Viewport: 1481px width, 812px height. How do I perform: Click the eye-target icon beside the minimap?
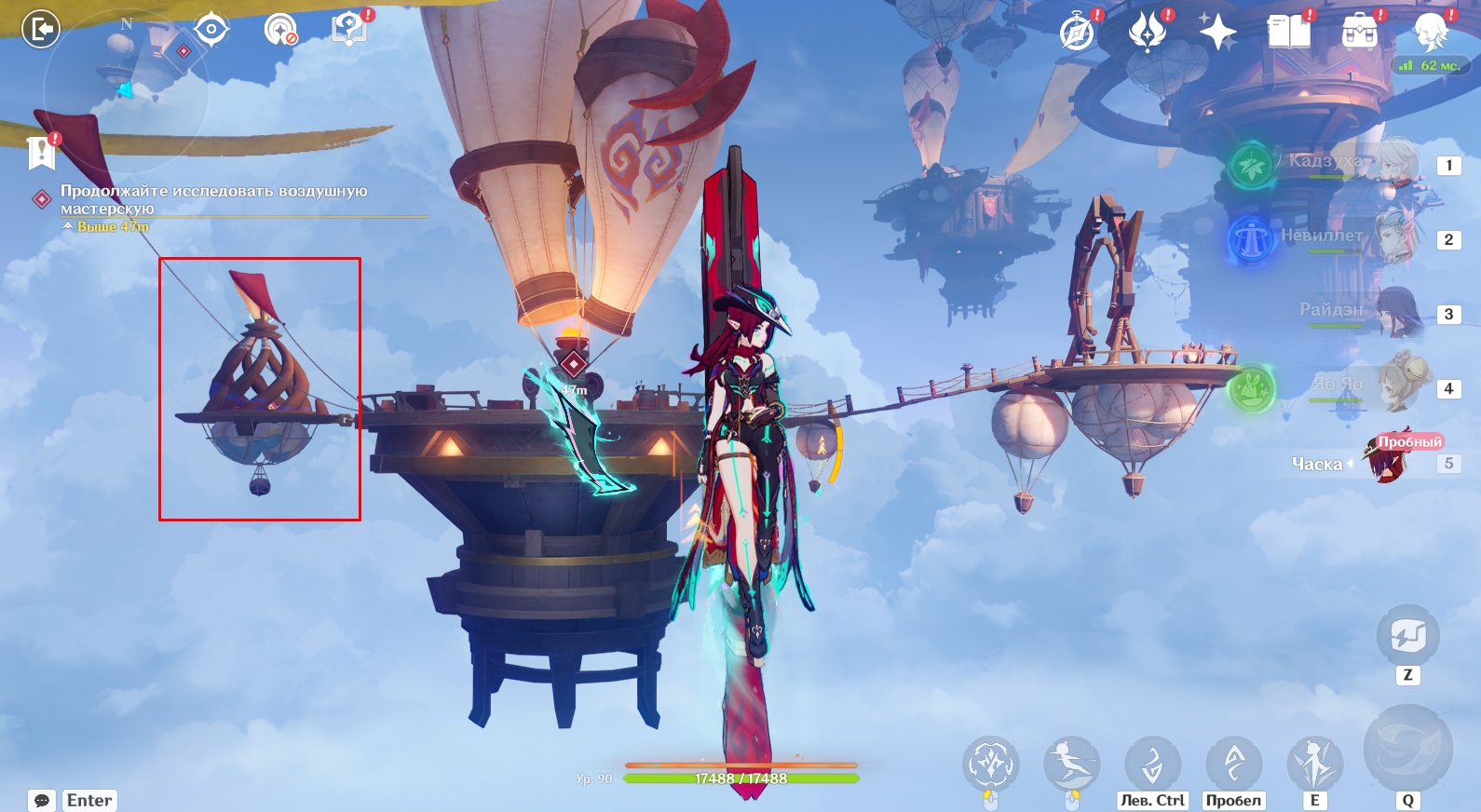pyautogui.click(x=211, y=30)
